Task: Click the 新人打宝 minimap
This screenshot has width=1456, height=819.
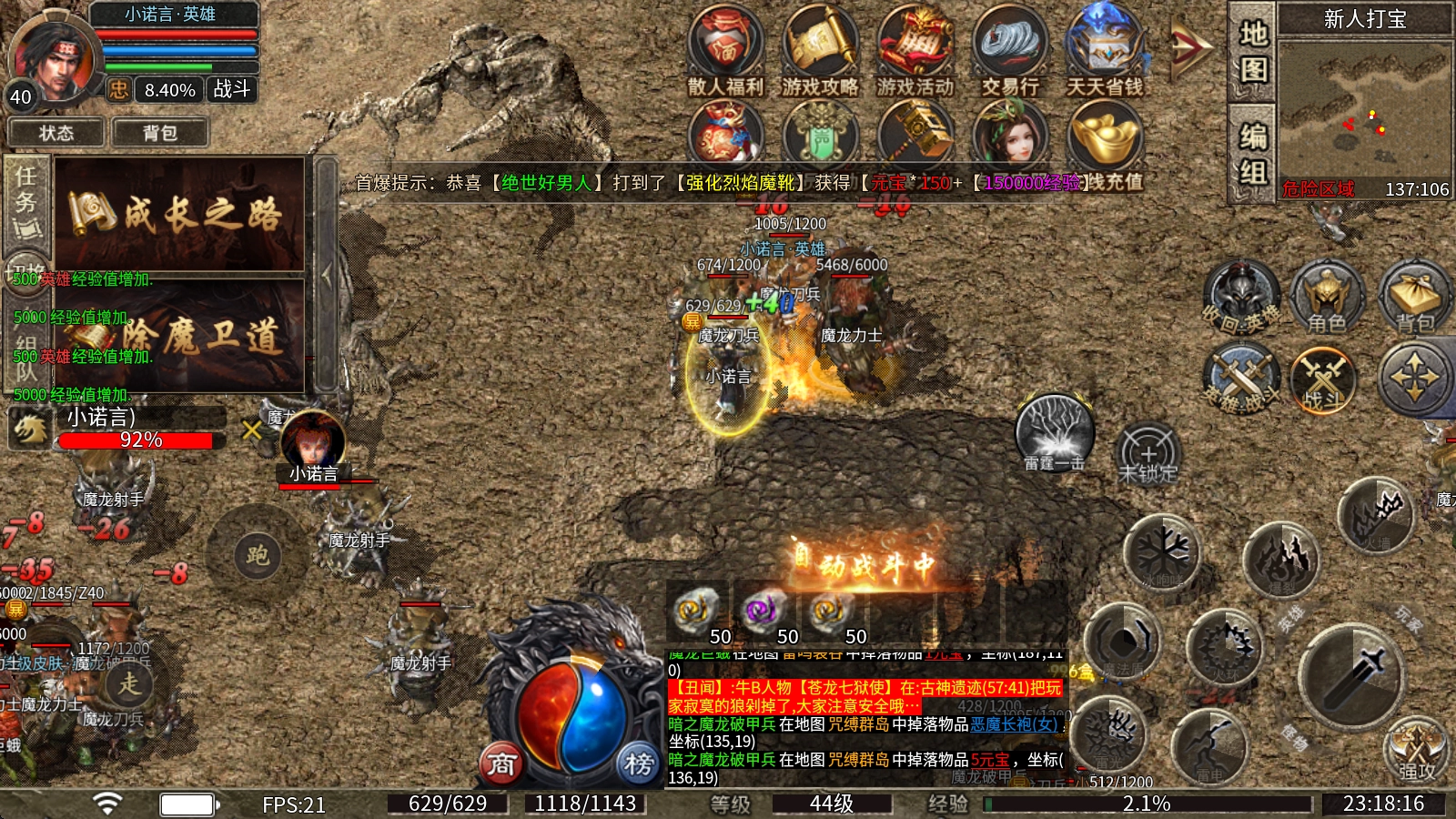Action: coord(1365,109)
